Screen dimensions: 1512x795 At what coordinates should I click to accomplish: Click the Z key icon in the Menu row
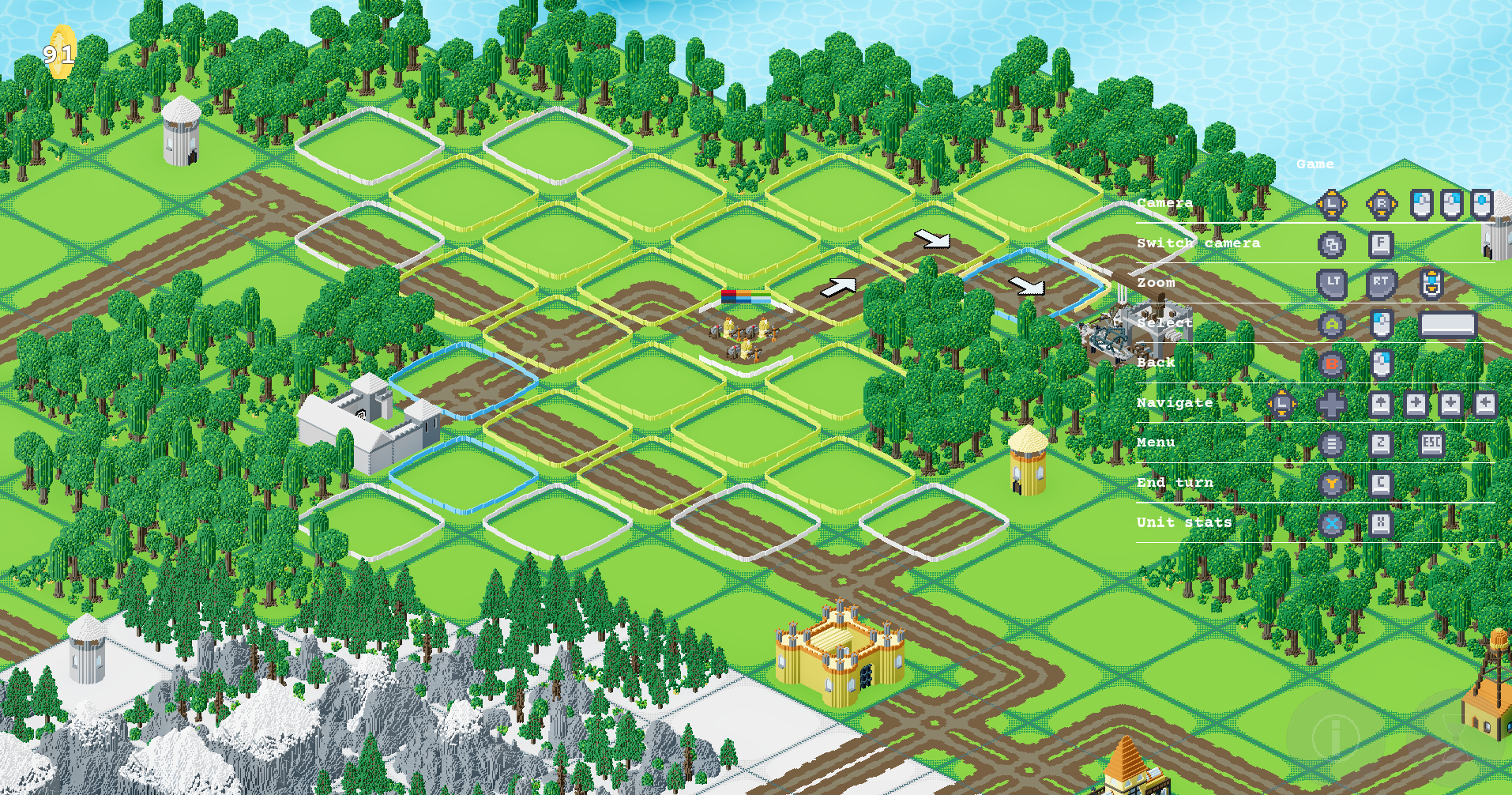pos(1381,444)
